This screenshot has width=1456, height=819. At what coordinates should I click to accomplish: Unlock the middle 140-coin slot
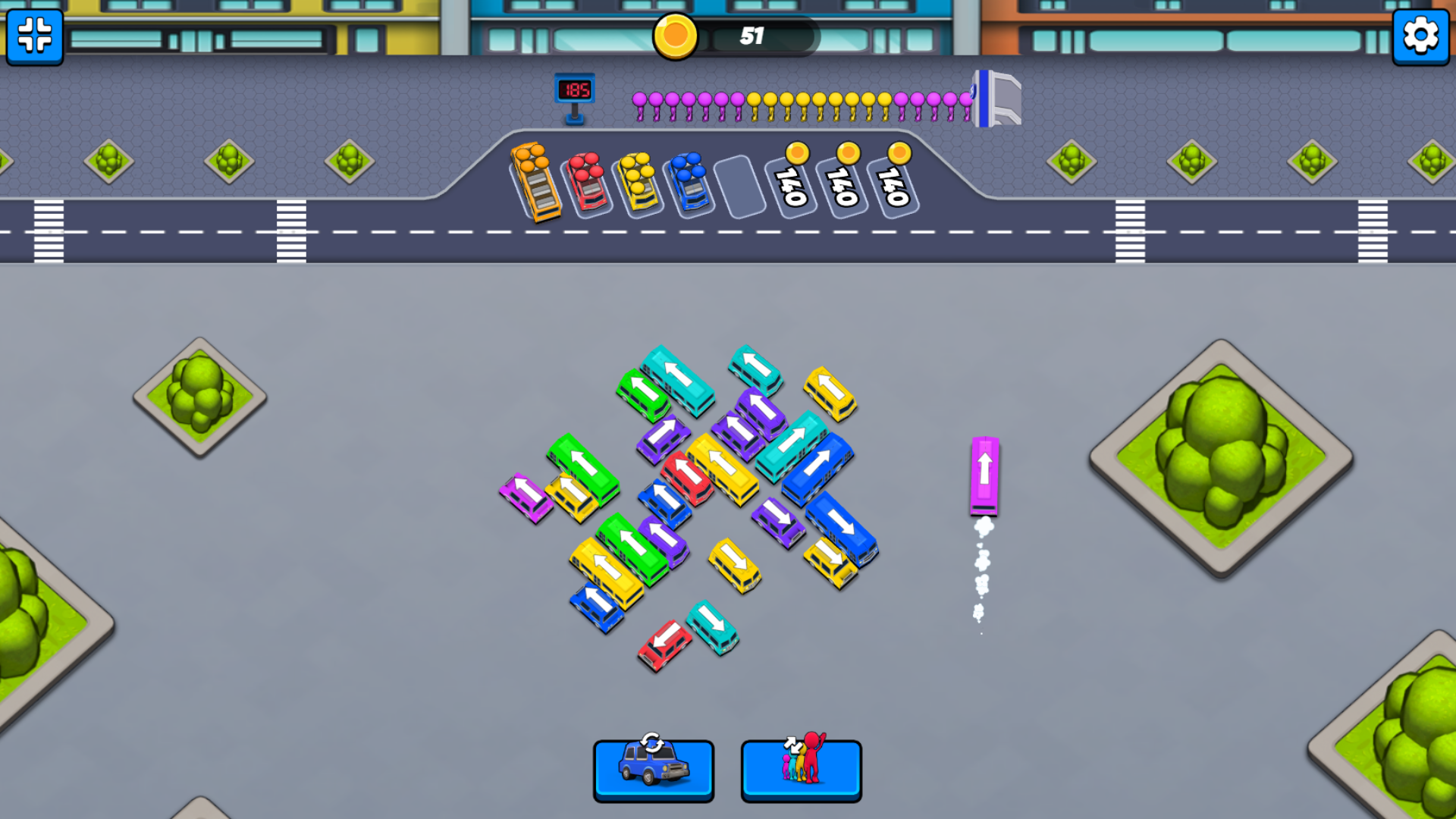[843, 182]
